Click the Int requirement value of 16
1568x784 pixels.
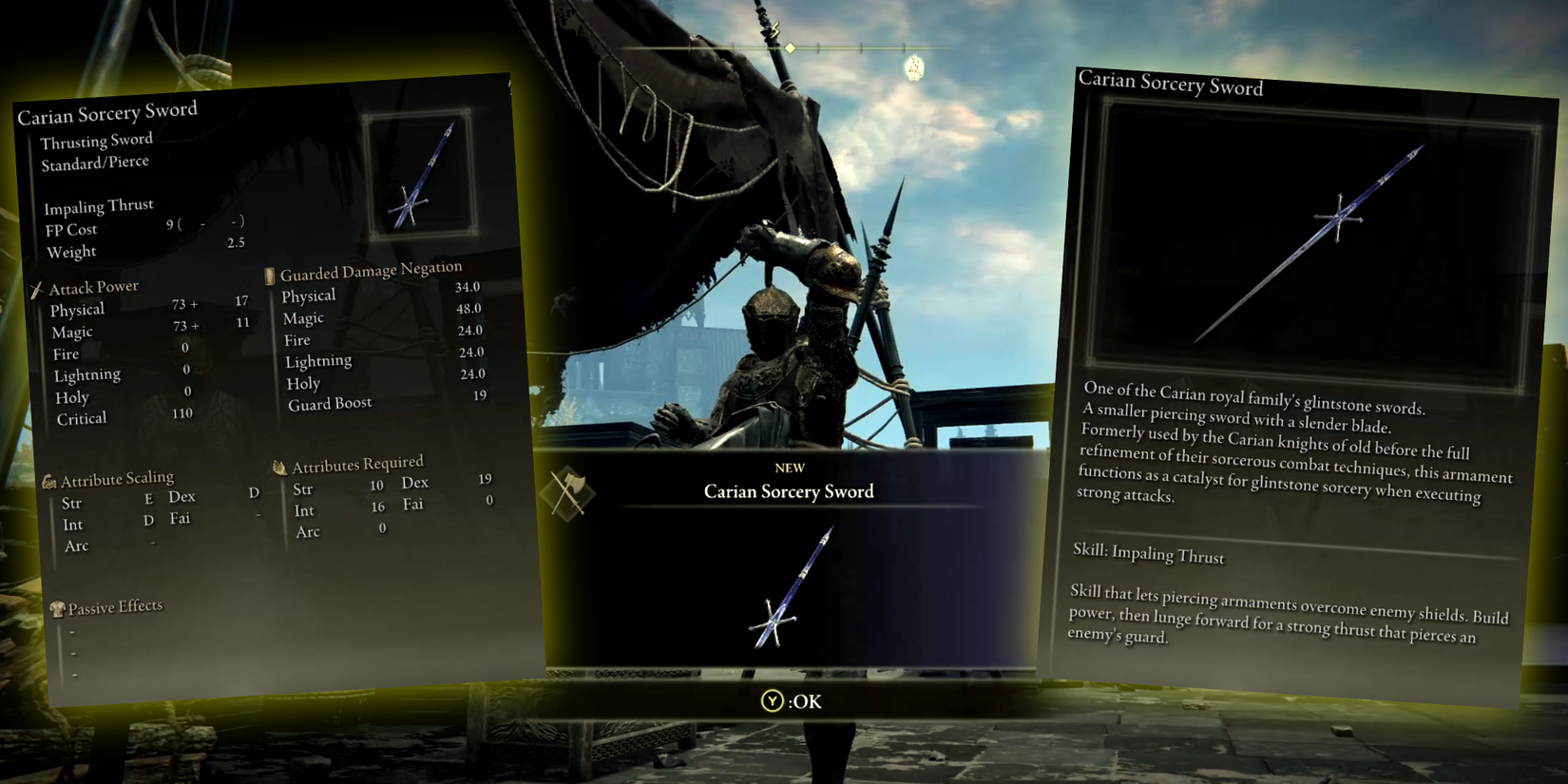click(377, 509)
